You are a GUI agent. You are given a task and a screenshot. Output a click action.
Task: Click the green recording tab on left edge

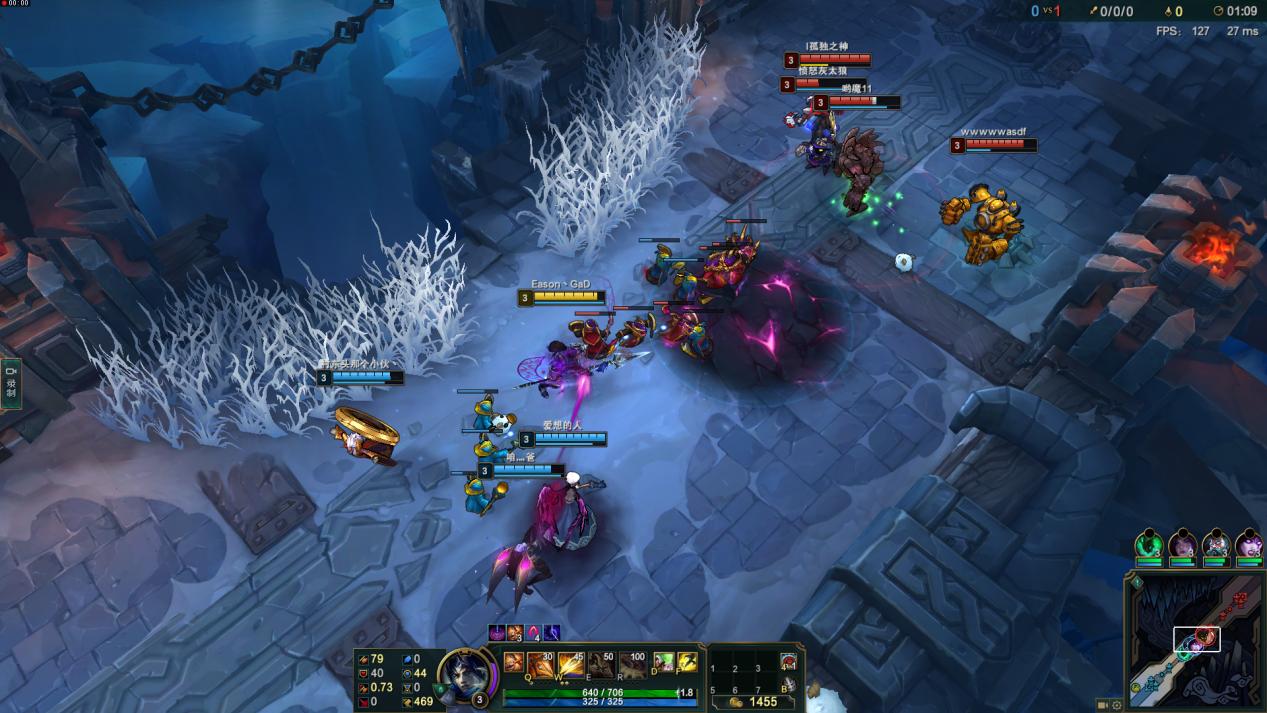11,384
